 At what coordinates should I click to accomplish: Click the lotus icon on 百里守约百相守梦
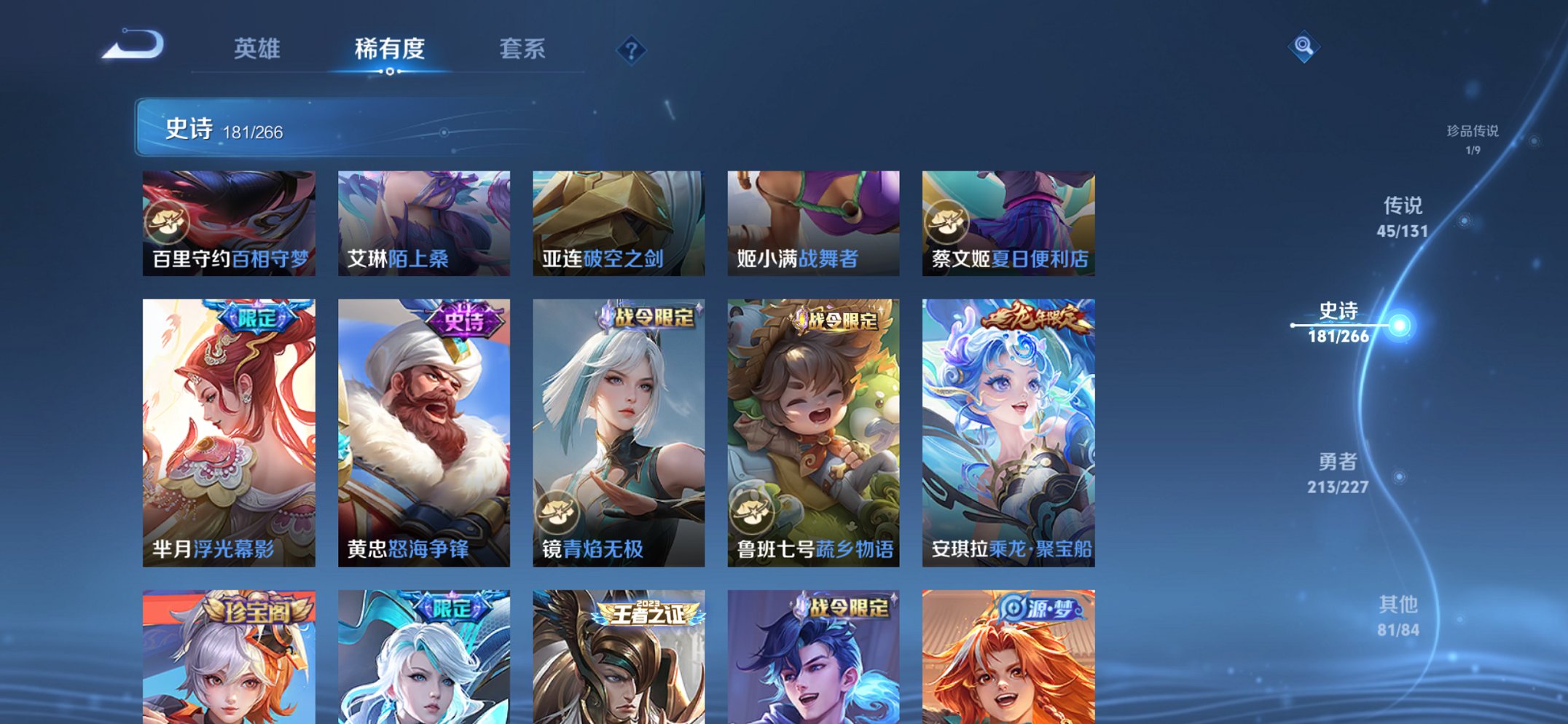pyautogui.click(x=169, y=222)
